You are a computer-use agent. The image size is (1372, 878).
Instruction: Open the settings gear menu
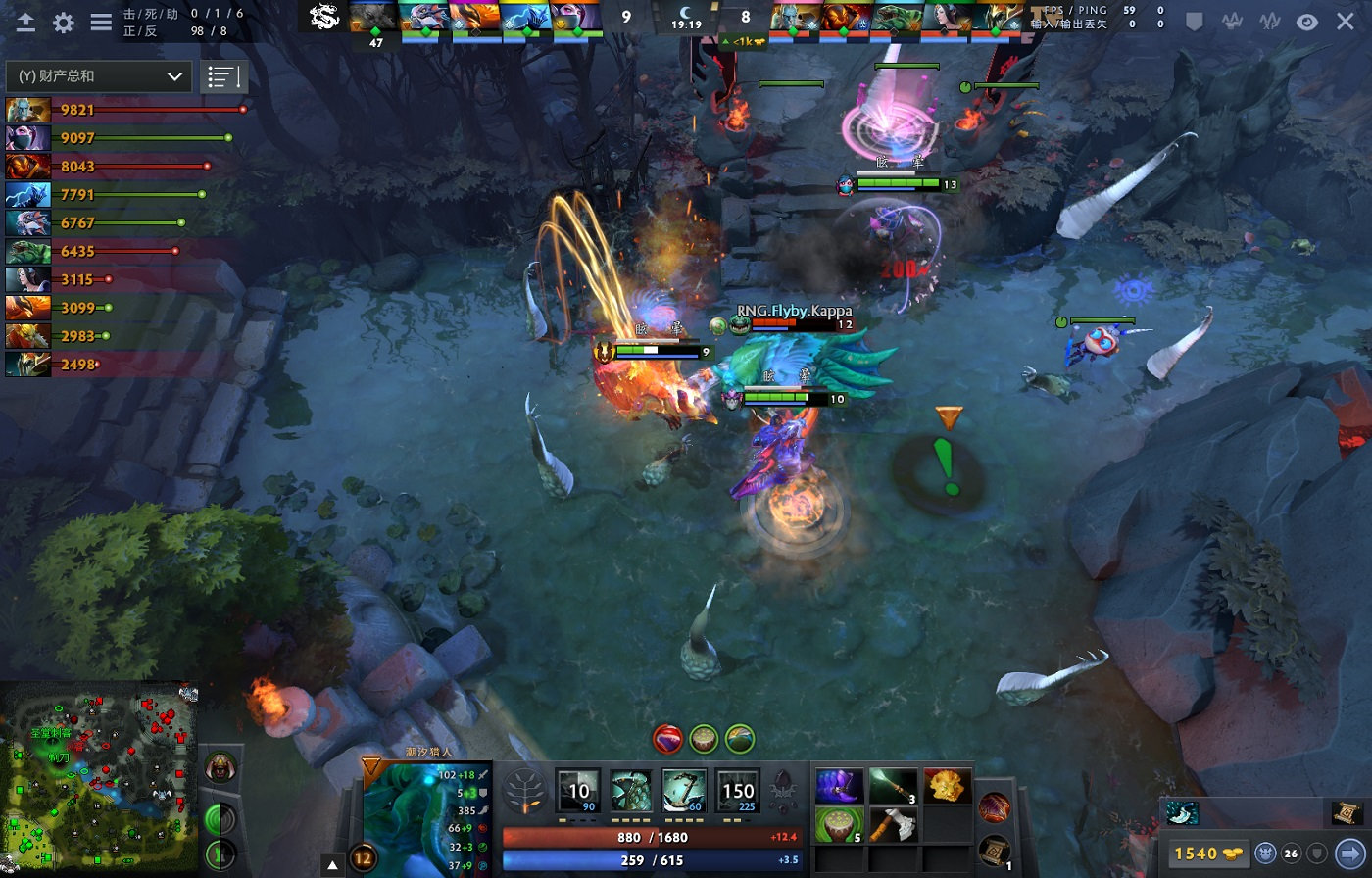[64, 23]
